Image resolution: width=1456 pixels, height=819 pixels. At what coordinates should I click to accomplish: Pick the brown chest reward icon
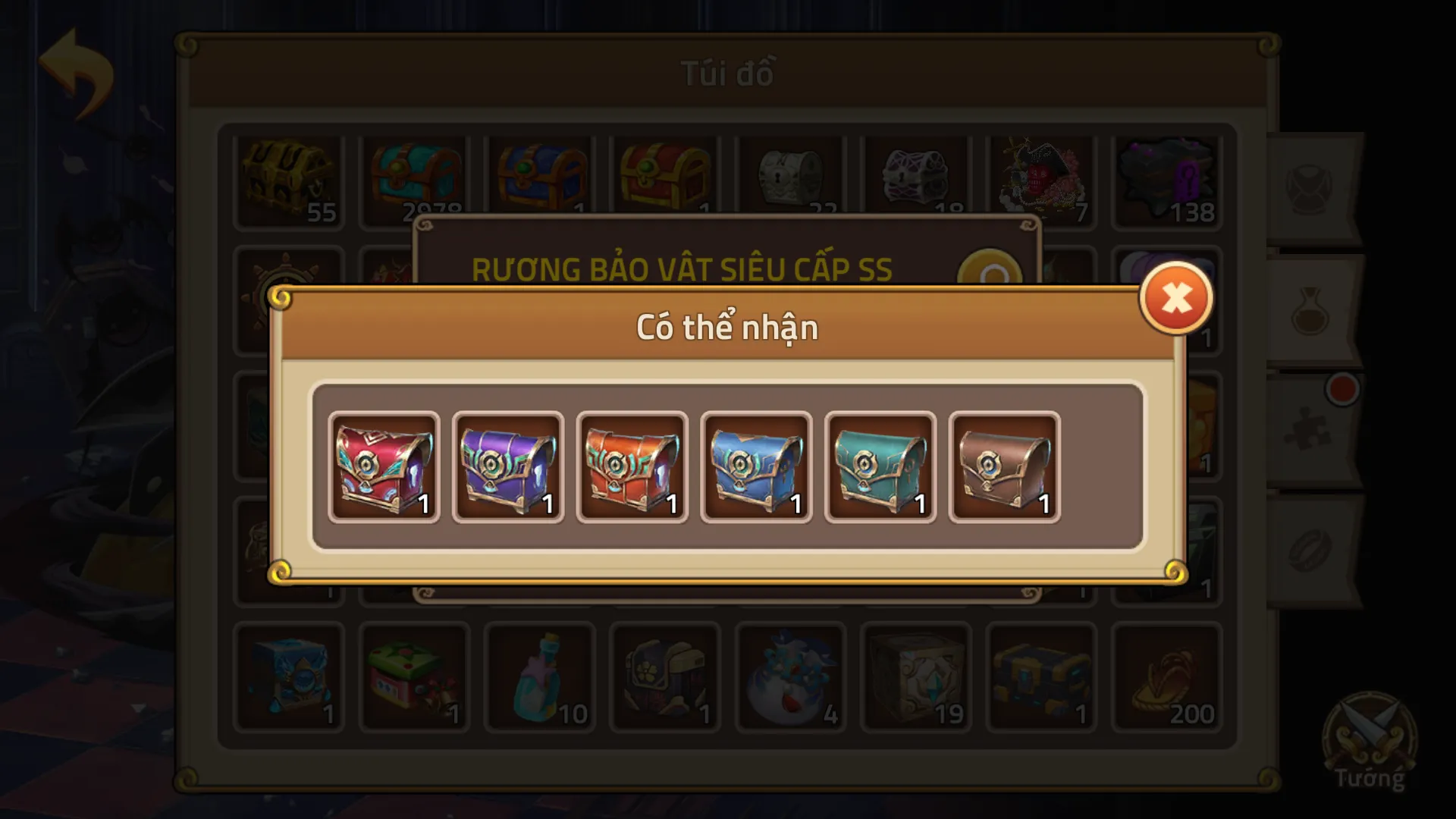tap(1005, 465)
